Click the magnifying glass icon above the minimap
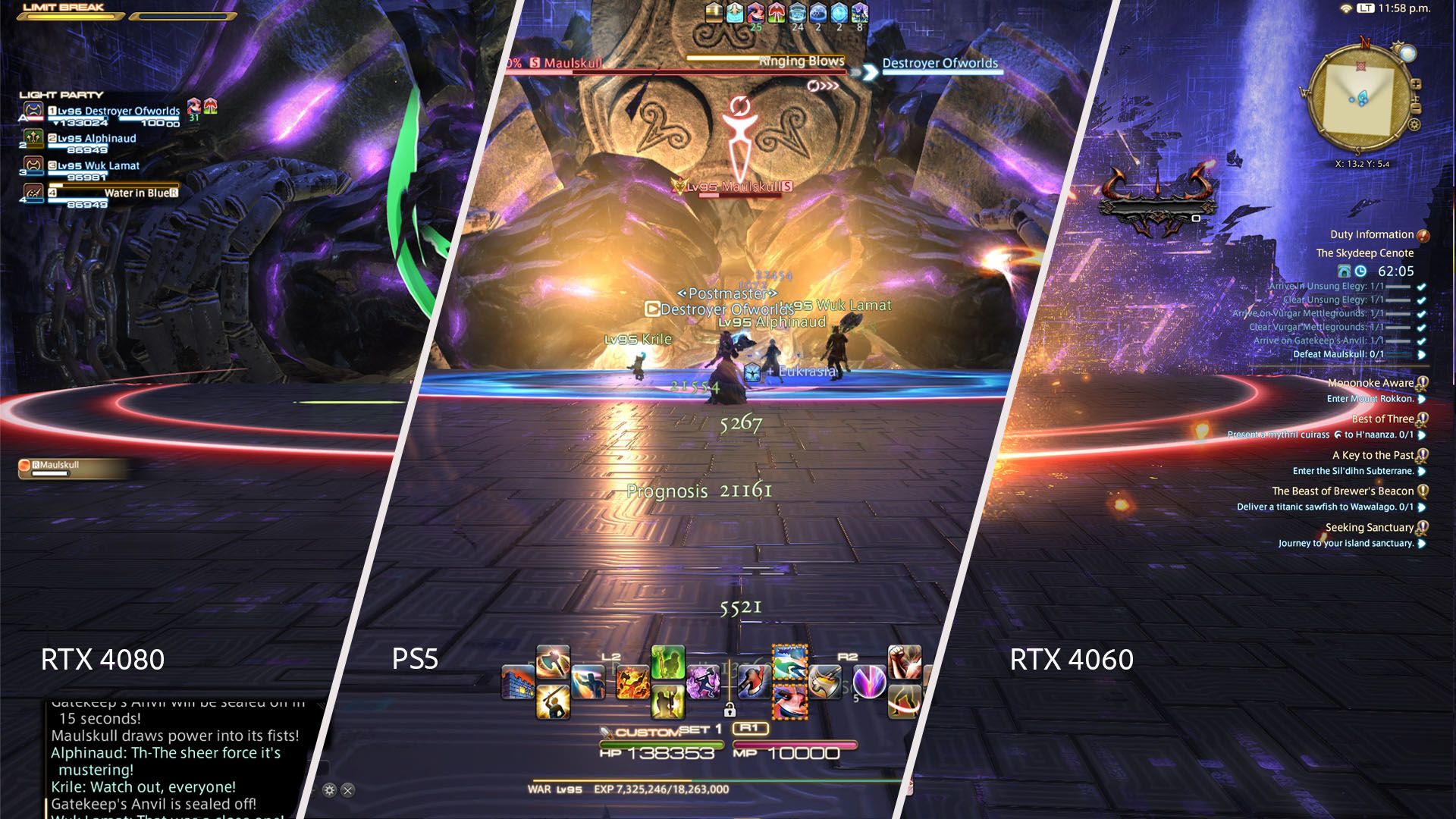 (1408, 53)
